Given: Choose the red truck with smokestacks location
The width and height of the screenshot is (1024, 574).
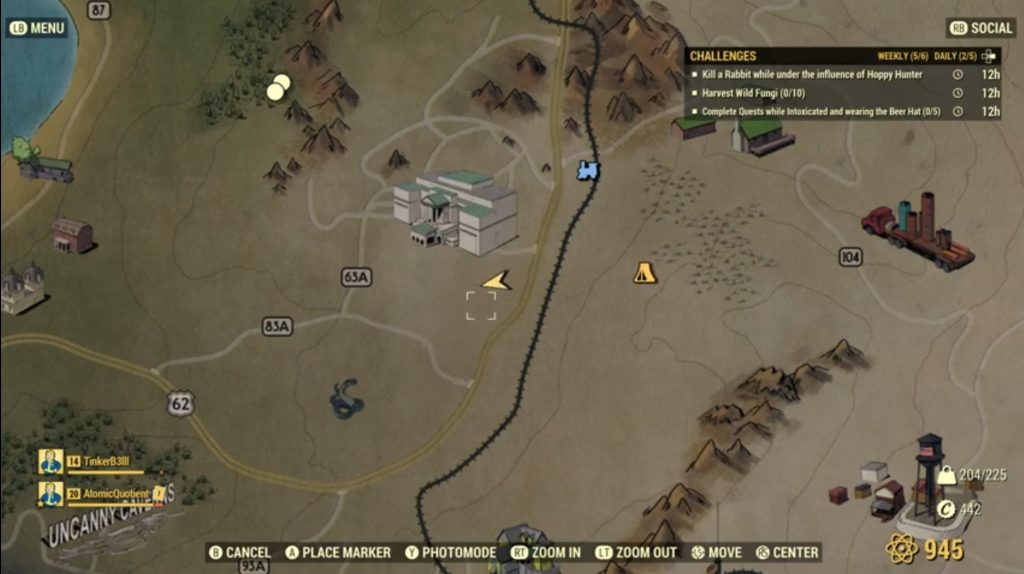Looking at the screenshot, I should point(919,232).
